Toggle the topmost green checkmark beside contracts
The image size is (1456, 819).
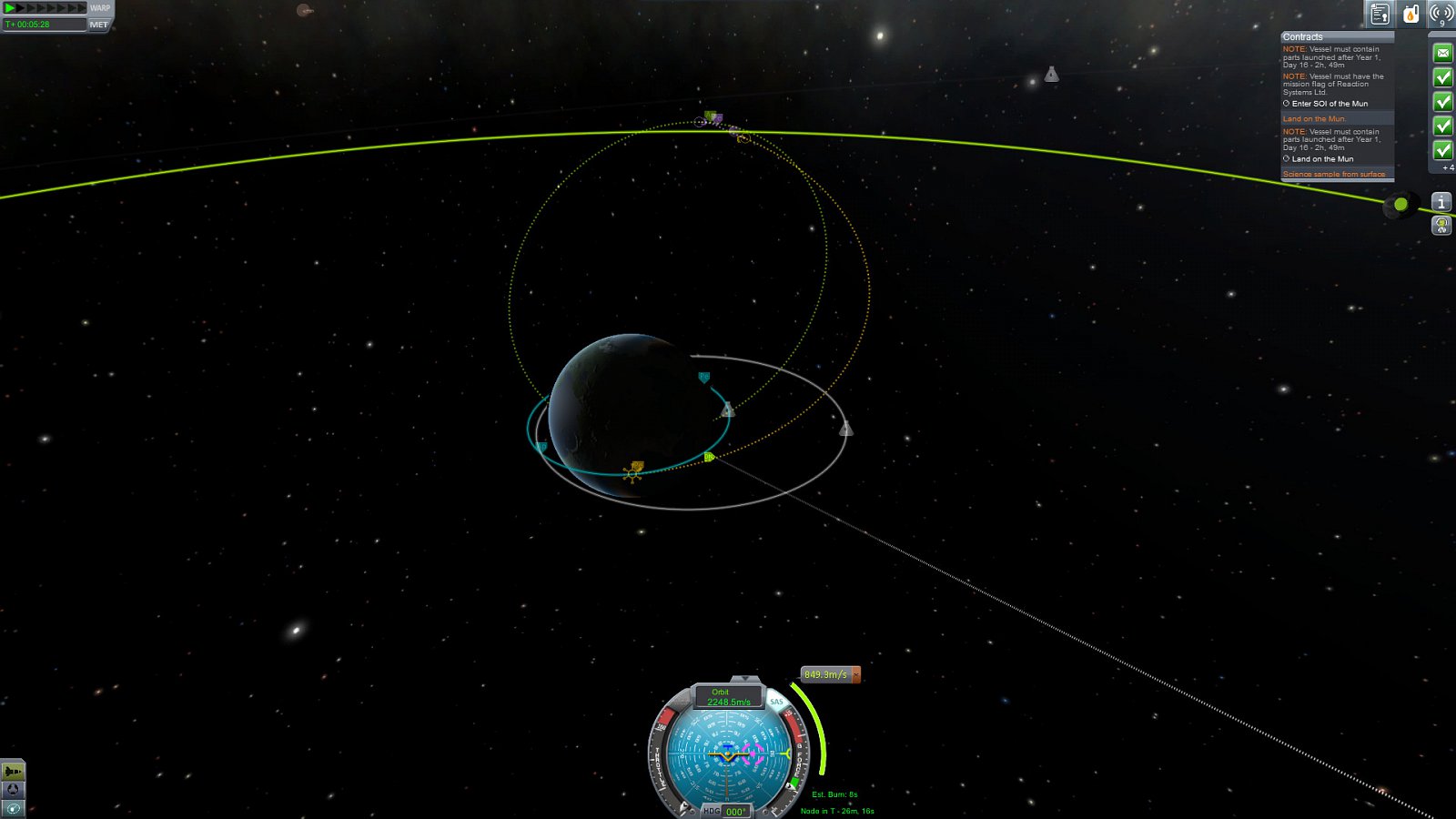[x=1443, y=77]
